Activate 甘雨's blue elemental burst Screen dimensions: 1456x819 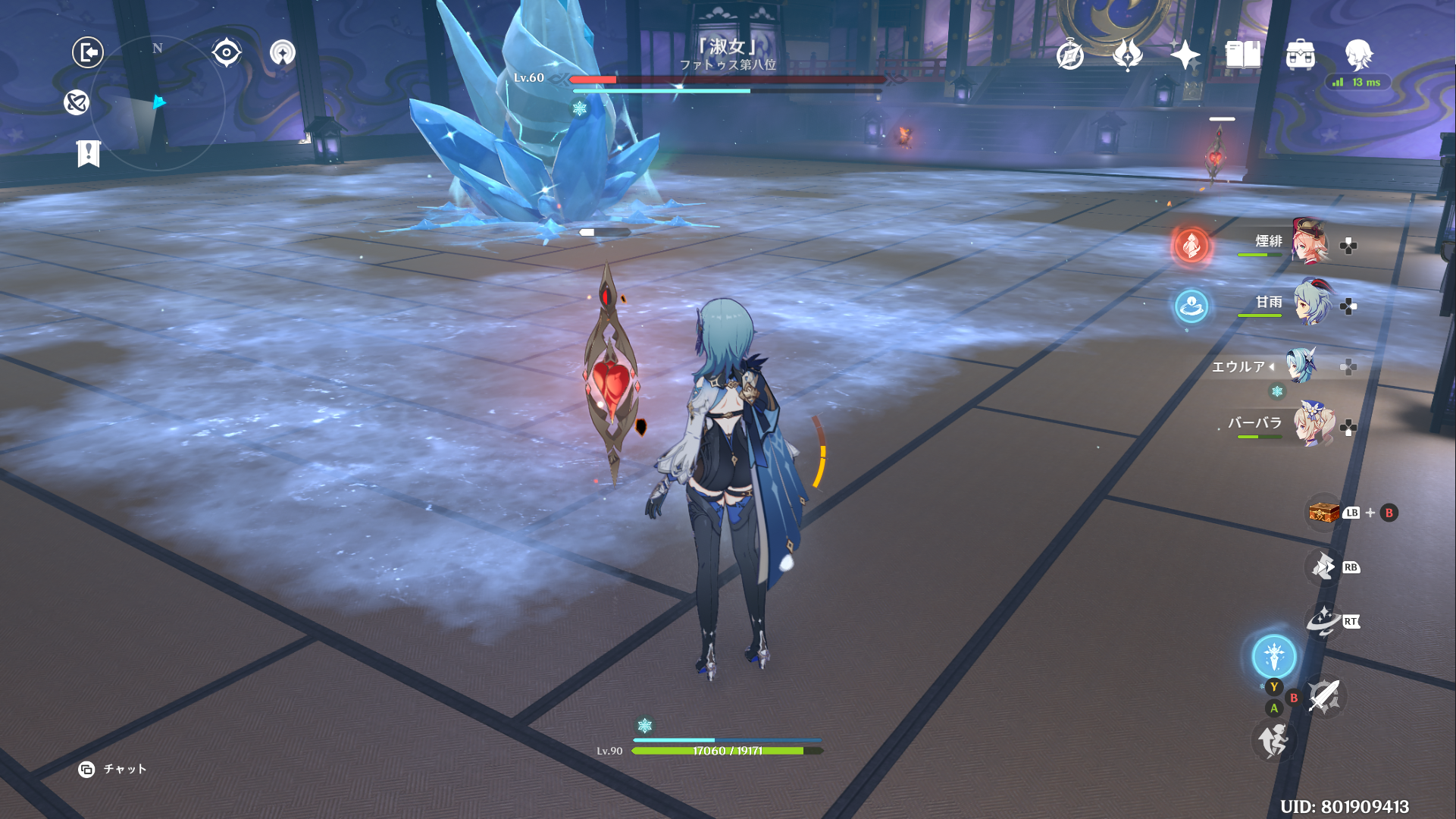point(1191,306)
